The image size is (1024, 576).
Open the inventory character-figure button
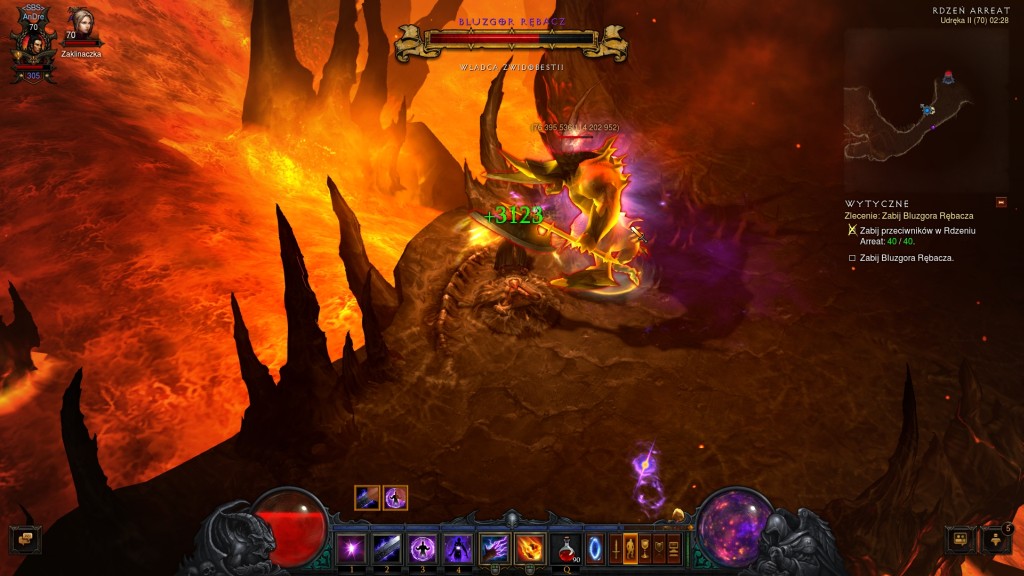click(630, 548)
